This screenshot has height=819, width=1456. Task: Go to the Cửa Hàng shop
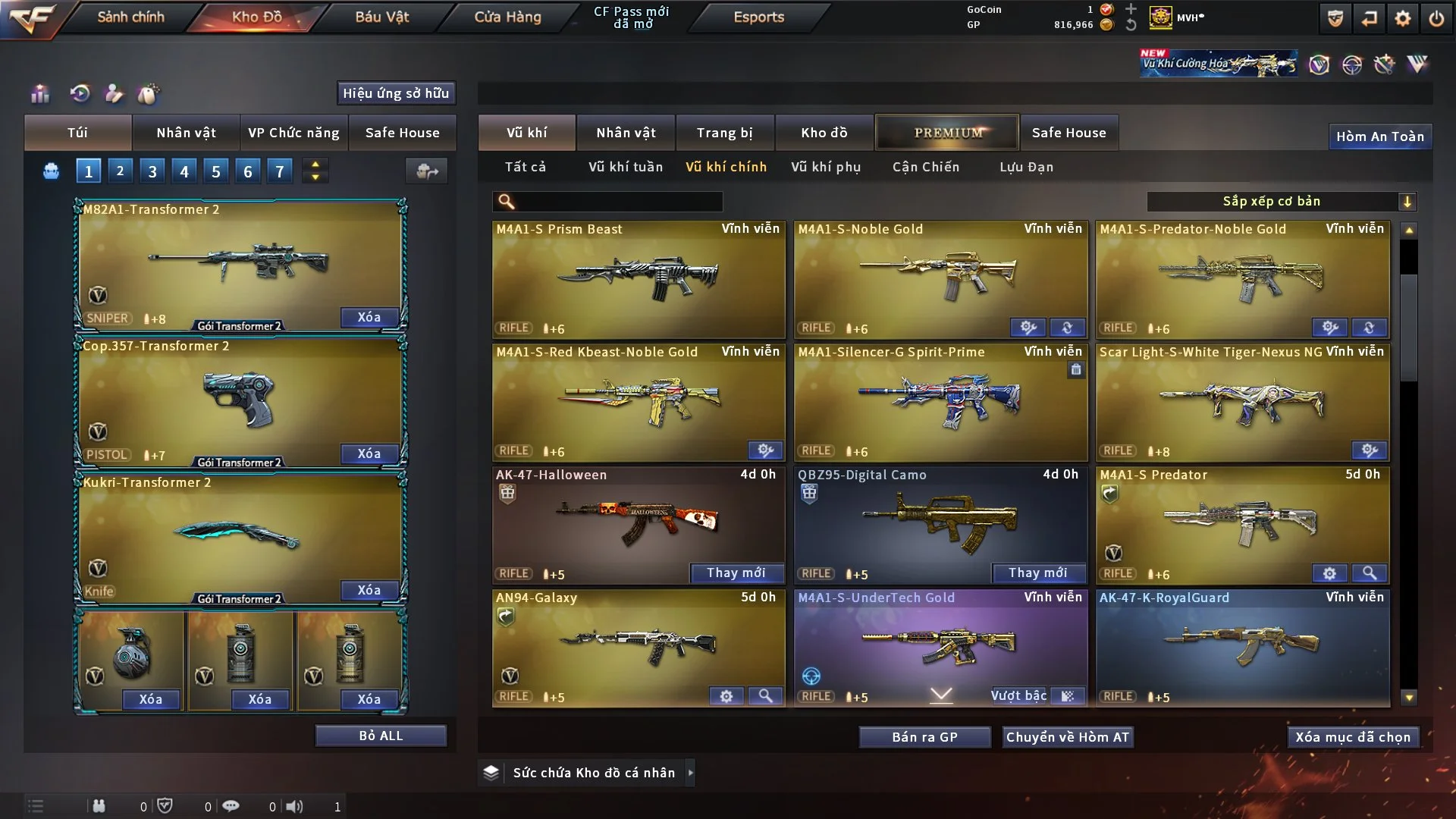[507, 17]
